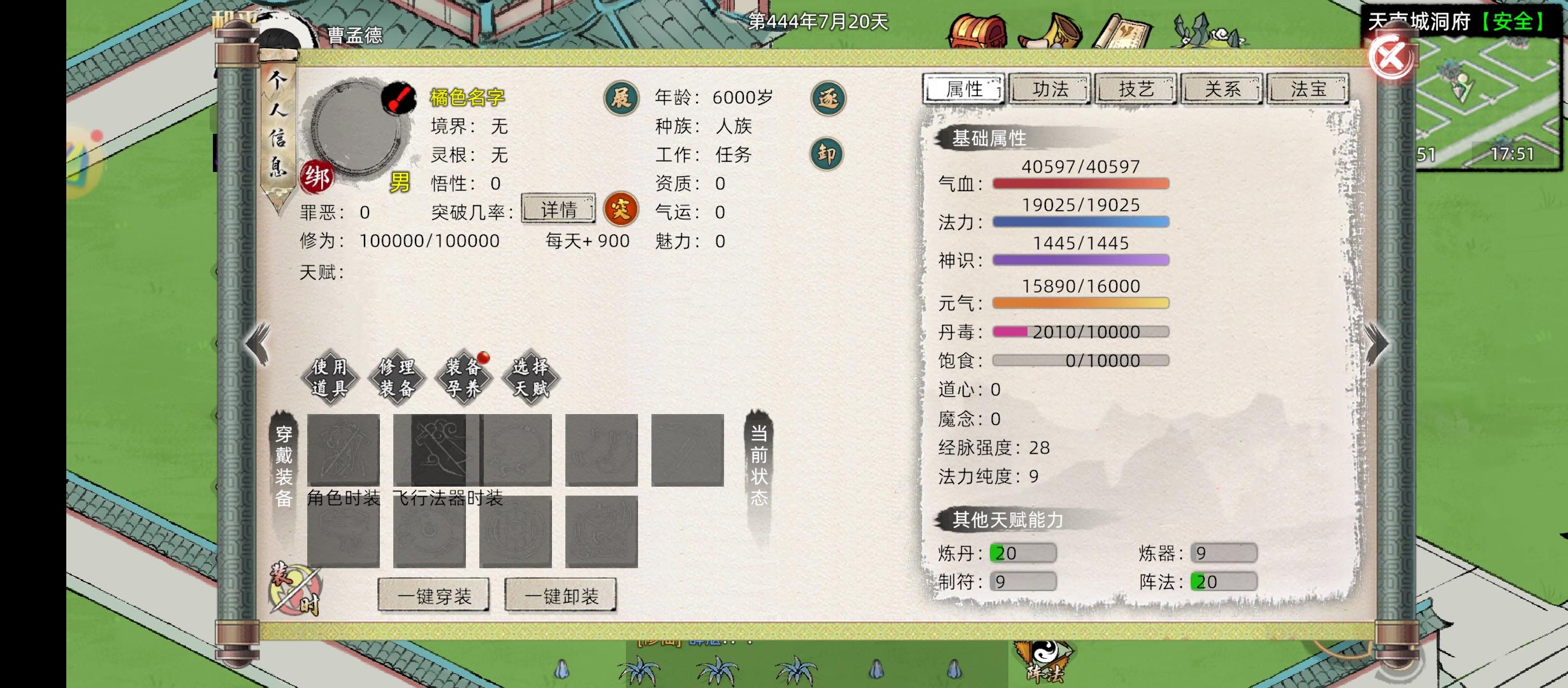Click the 丹毒 progress bar
Screen dimensions: 1568x688
pyautogui.click(x=1080, y=332)
